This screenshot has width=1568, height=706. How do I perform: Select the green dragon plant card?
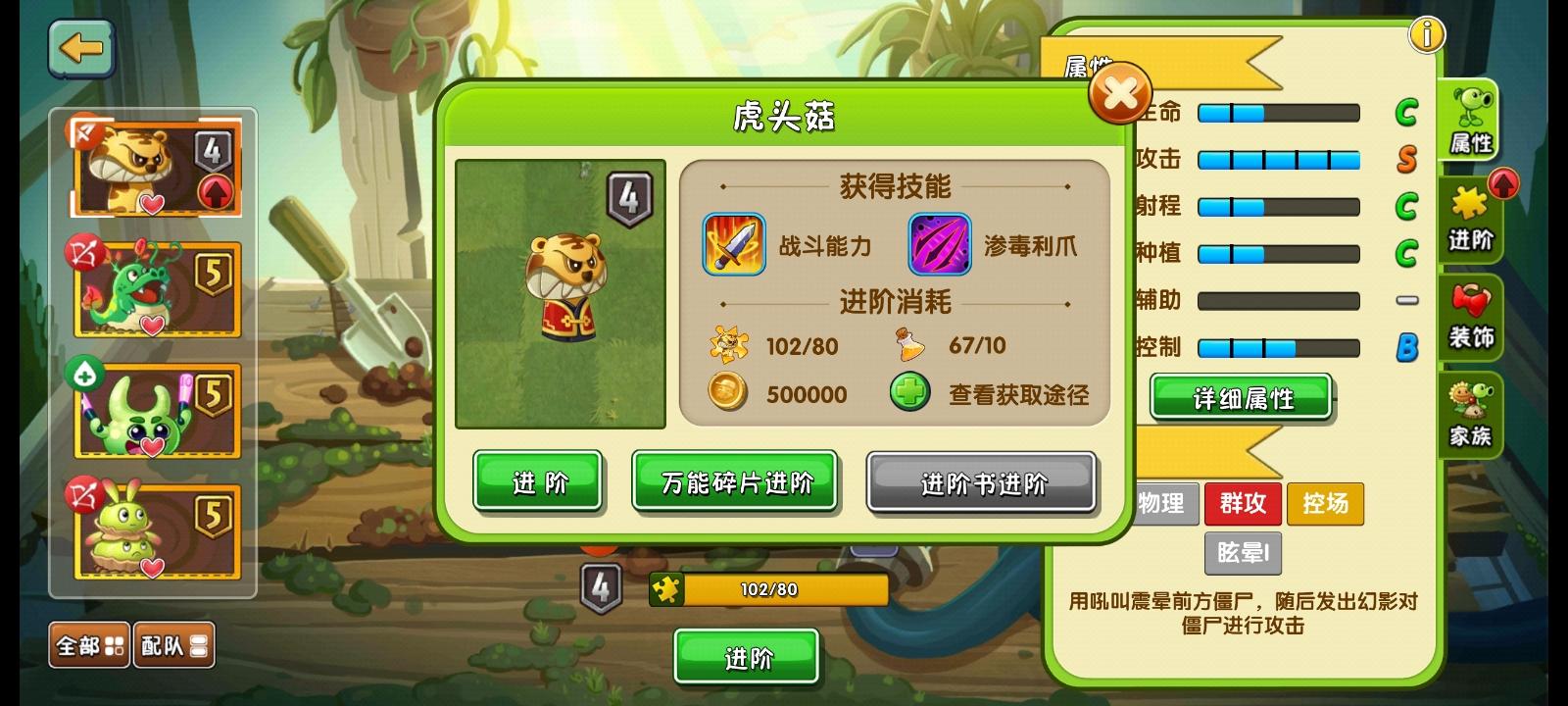pos(153,288)
